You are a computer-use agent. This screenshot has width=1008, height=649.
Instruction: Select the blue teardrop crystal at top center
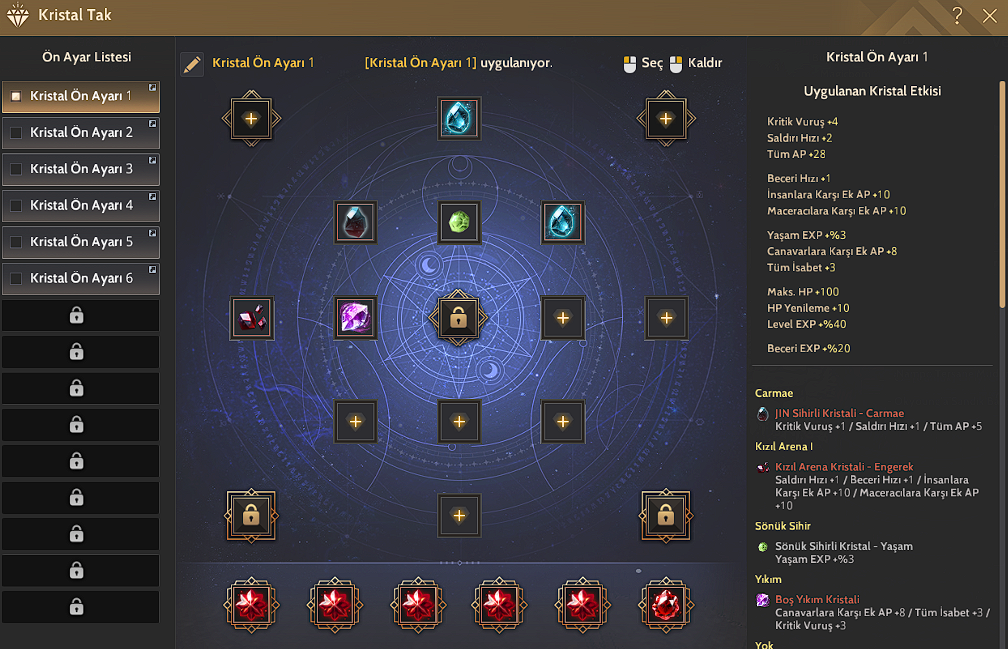[459, 118]
